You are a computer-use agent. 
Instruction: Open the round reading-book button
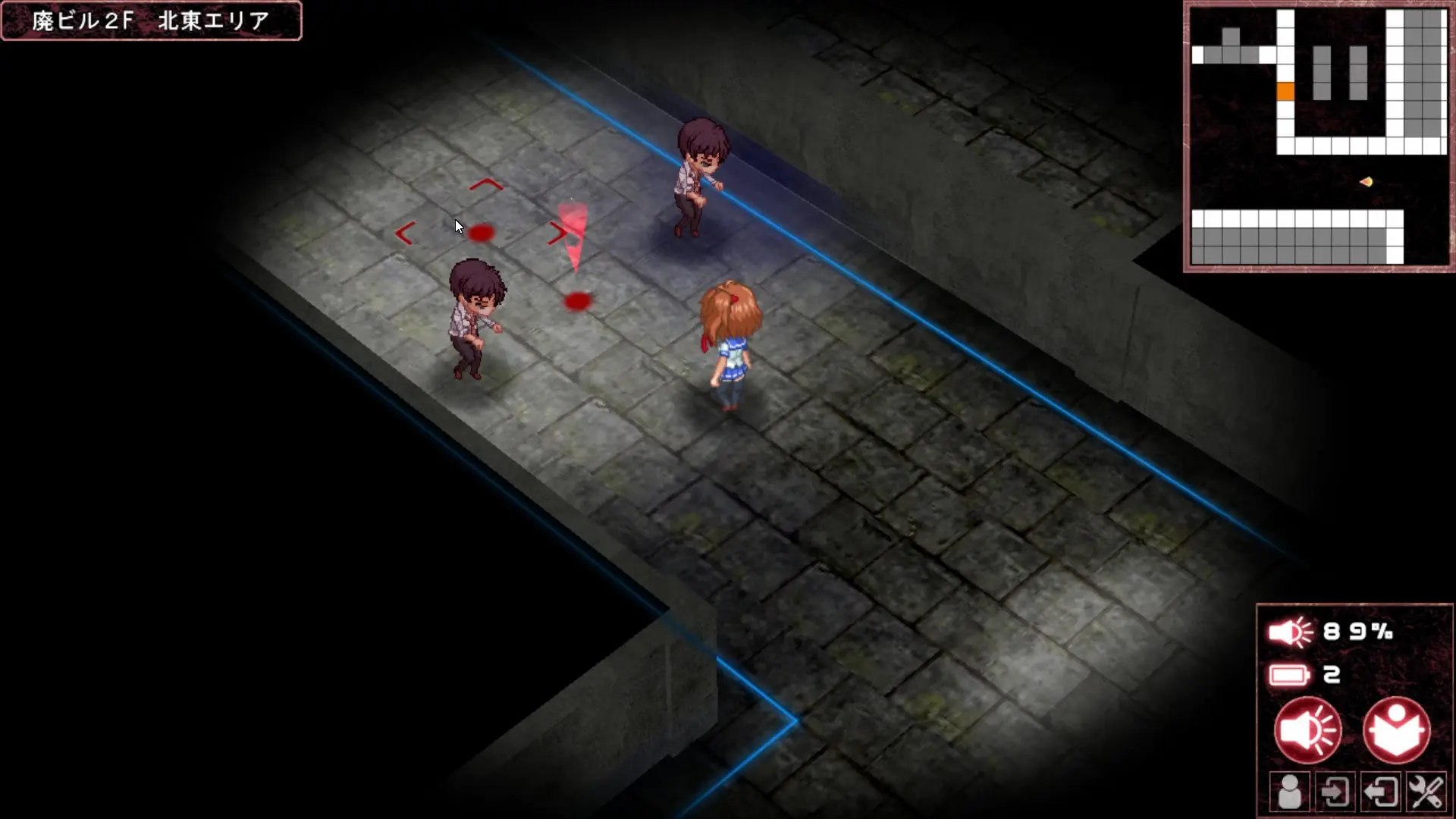click(1396, 731)
